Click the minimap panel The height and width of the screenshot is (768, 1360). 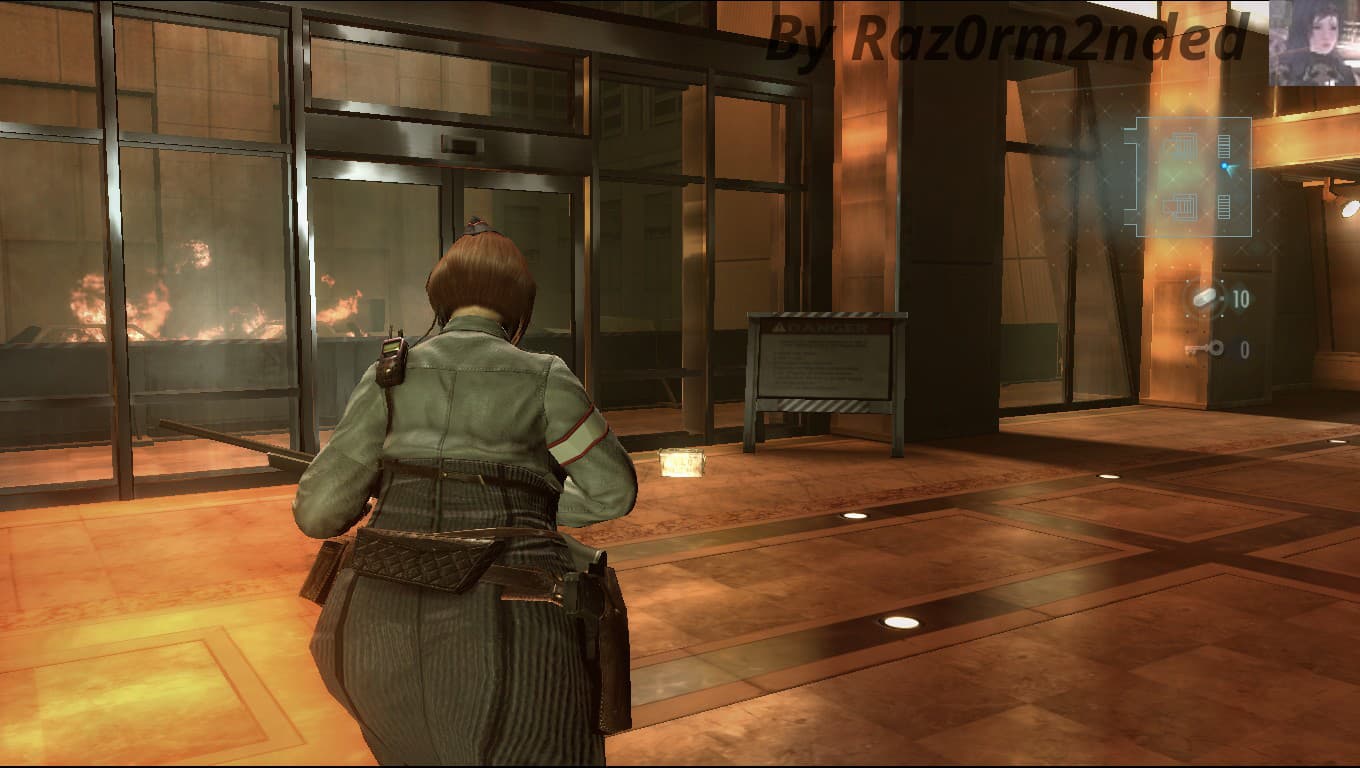(1187, 177)
